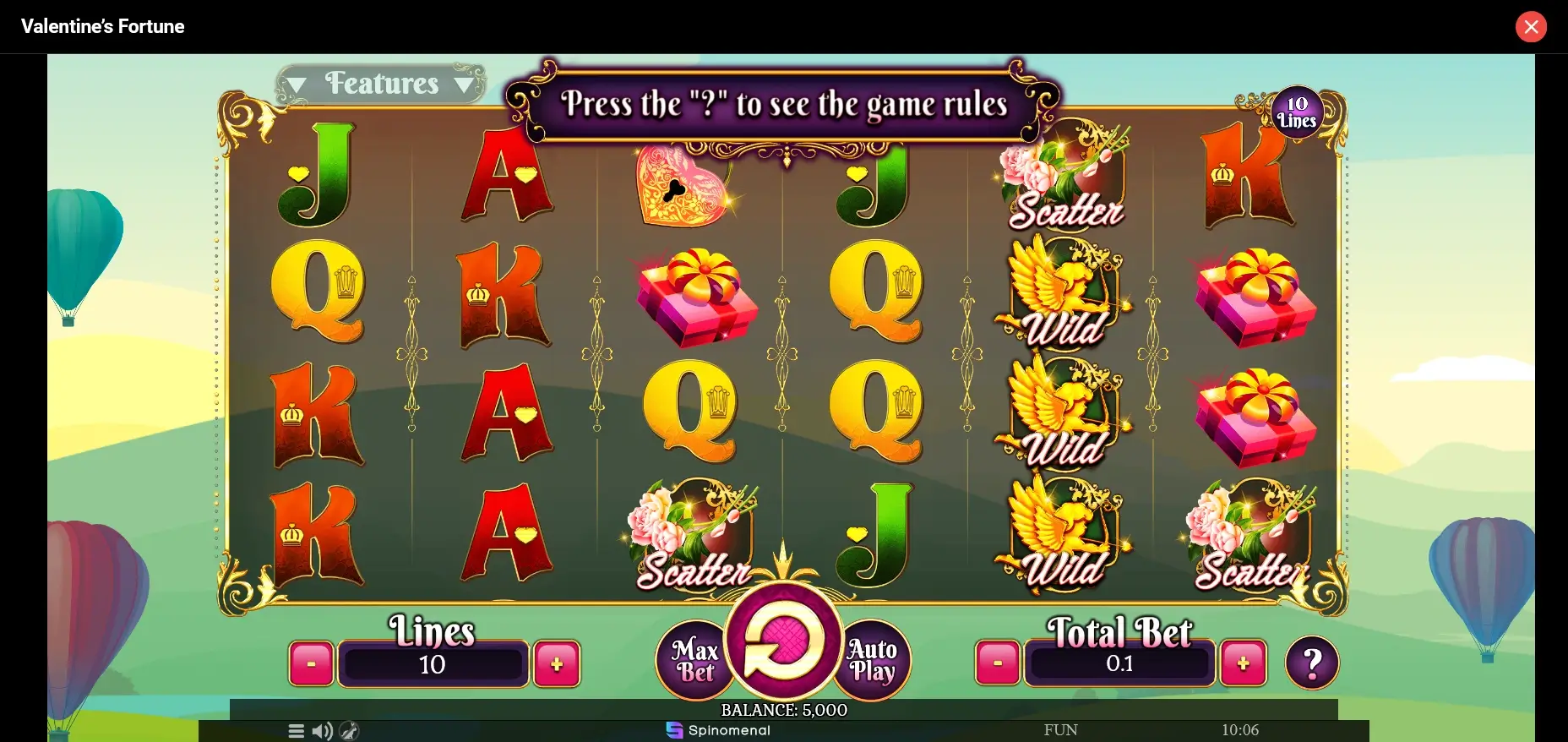Toggle turbo mode with the rabbit icon
Screen dimensions: 1568x742
(350, 729)
